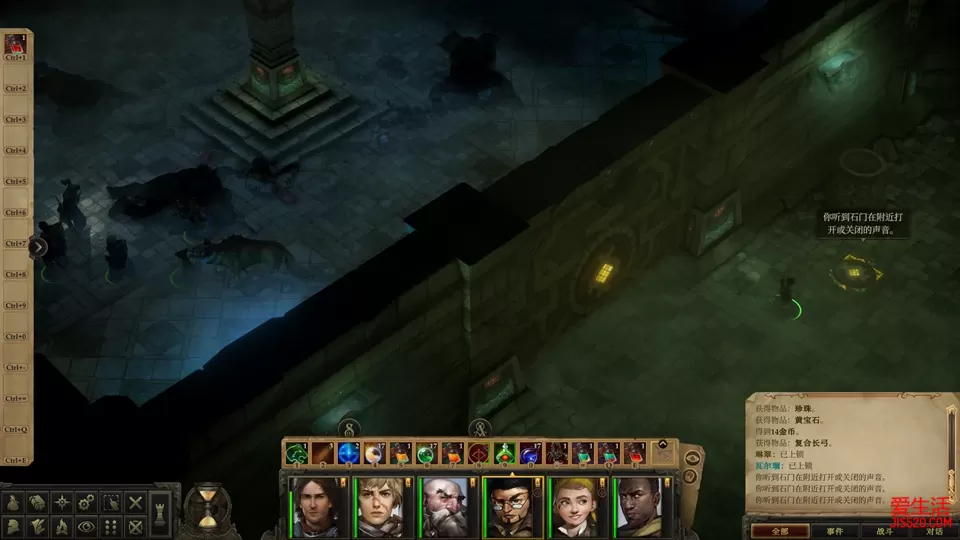Expand the left side panel arrow

click(38, 247)
